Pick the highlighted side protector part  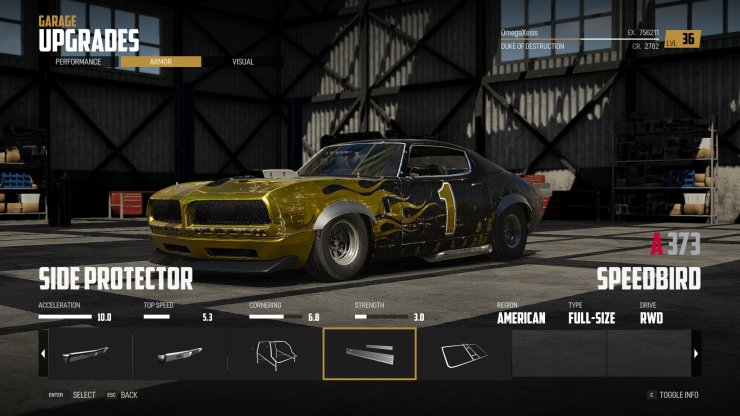[369, 353]
